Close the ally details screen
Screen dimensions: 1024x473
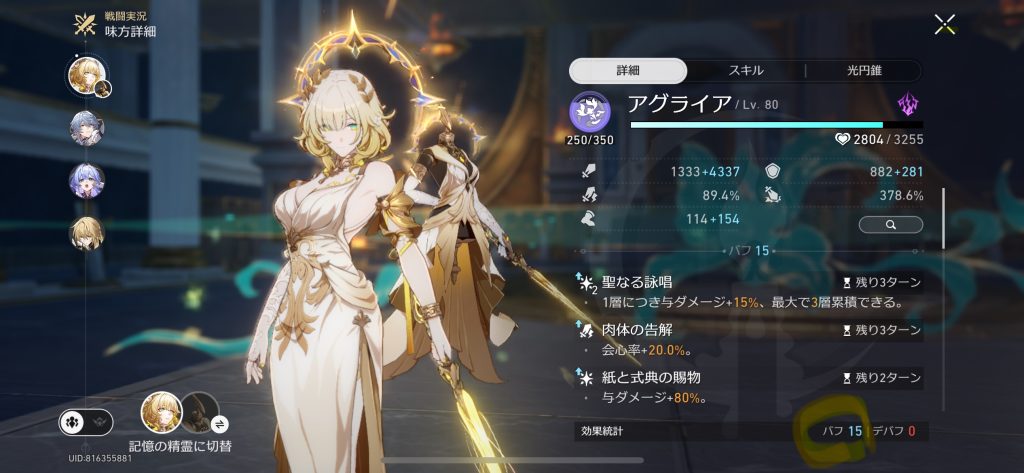(x=944, y=25)
